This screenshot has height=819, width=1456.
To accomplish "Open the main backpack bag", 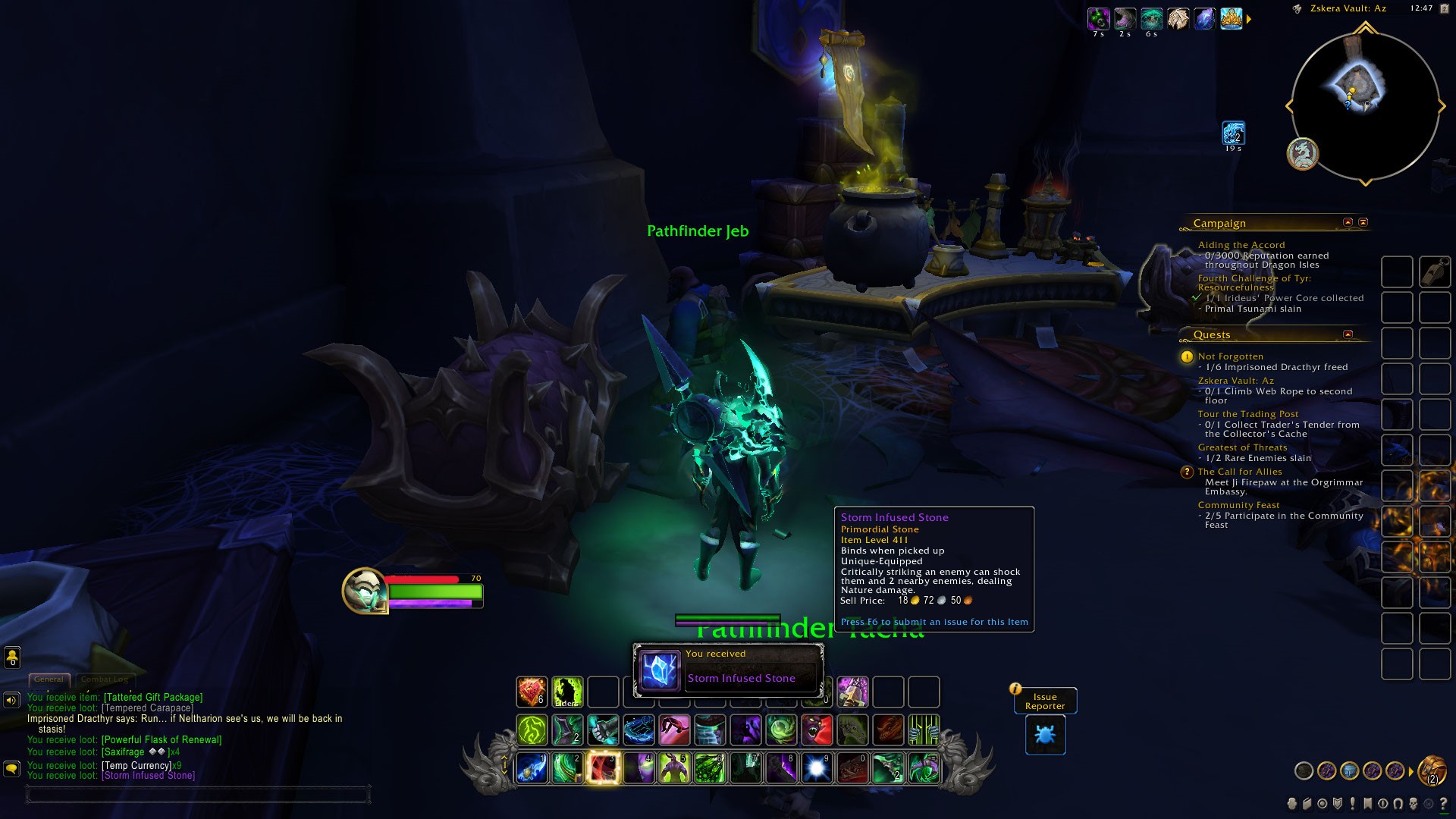I will click(x=1432, y=771).
